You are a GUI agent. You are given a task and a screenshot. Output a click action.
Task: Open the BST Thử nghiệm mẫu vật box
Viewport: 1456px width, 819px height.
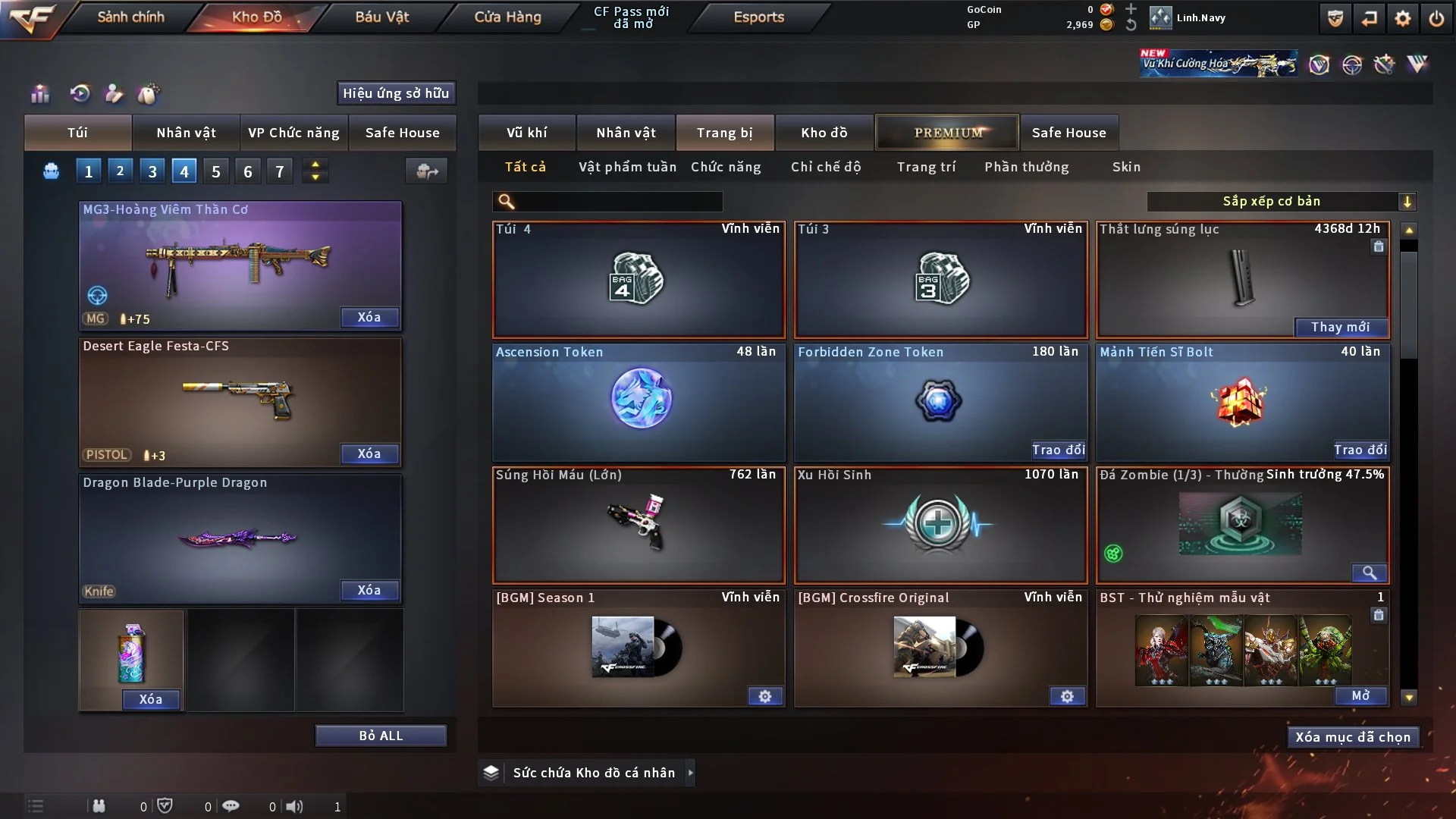click(1360, 695)
